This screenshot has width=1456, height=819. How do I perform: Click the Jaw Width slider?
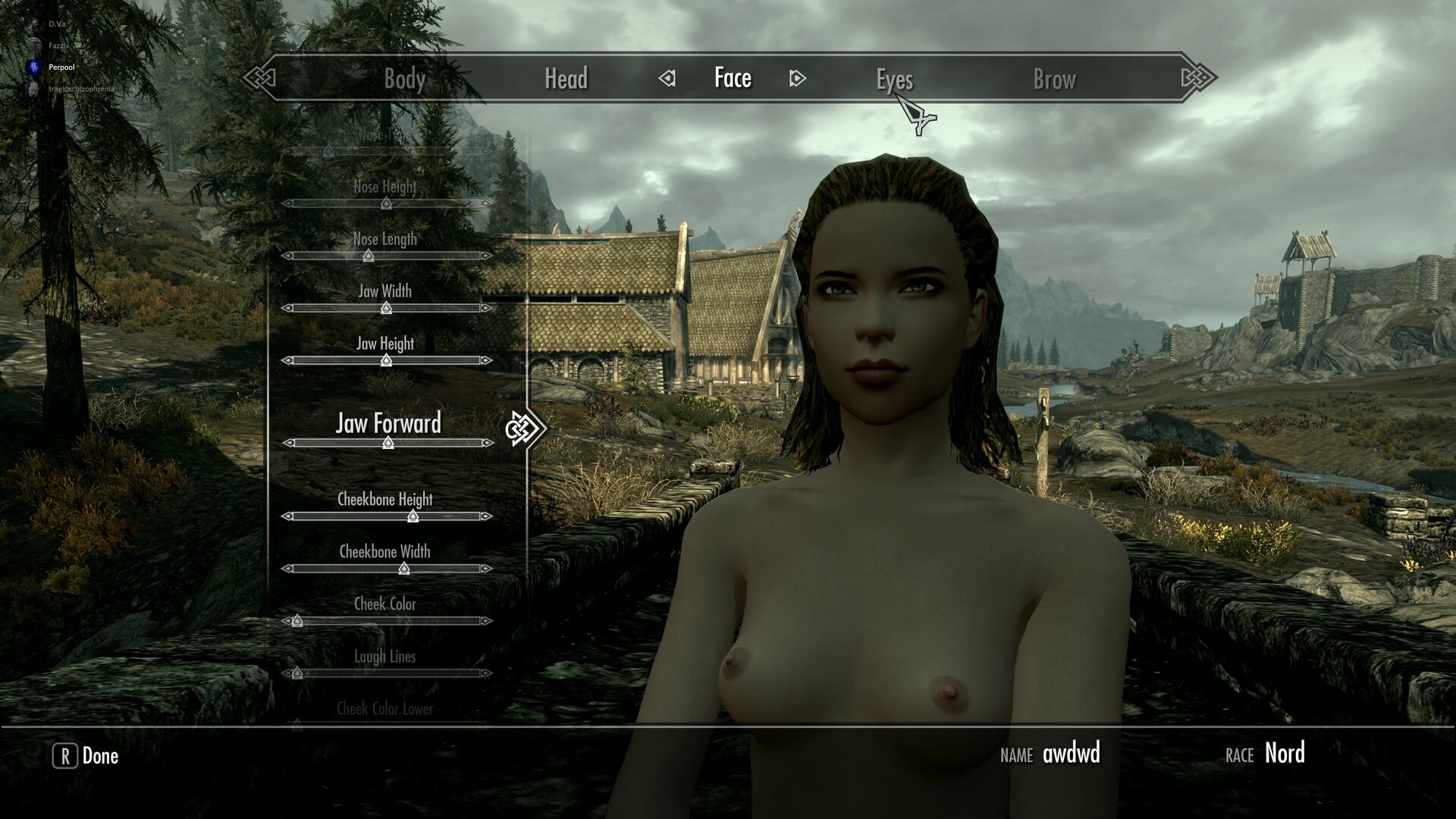[386, 308]
